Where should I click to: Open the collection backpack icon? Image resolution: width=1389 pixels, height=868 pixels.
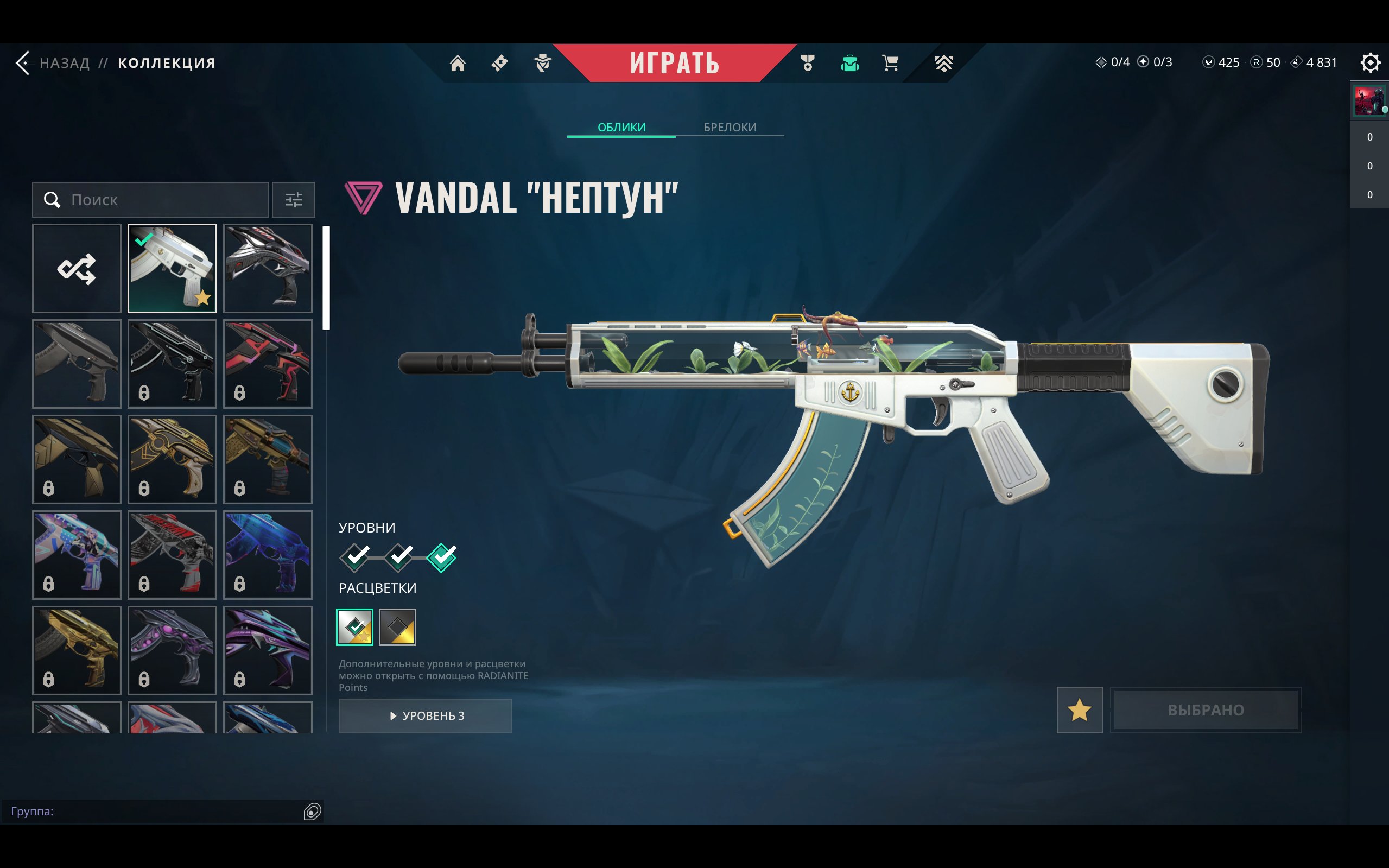(x=849, y=62)
